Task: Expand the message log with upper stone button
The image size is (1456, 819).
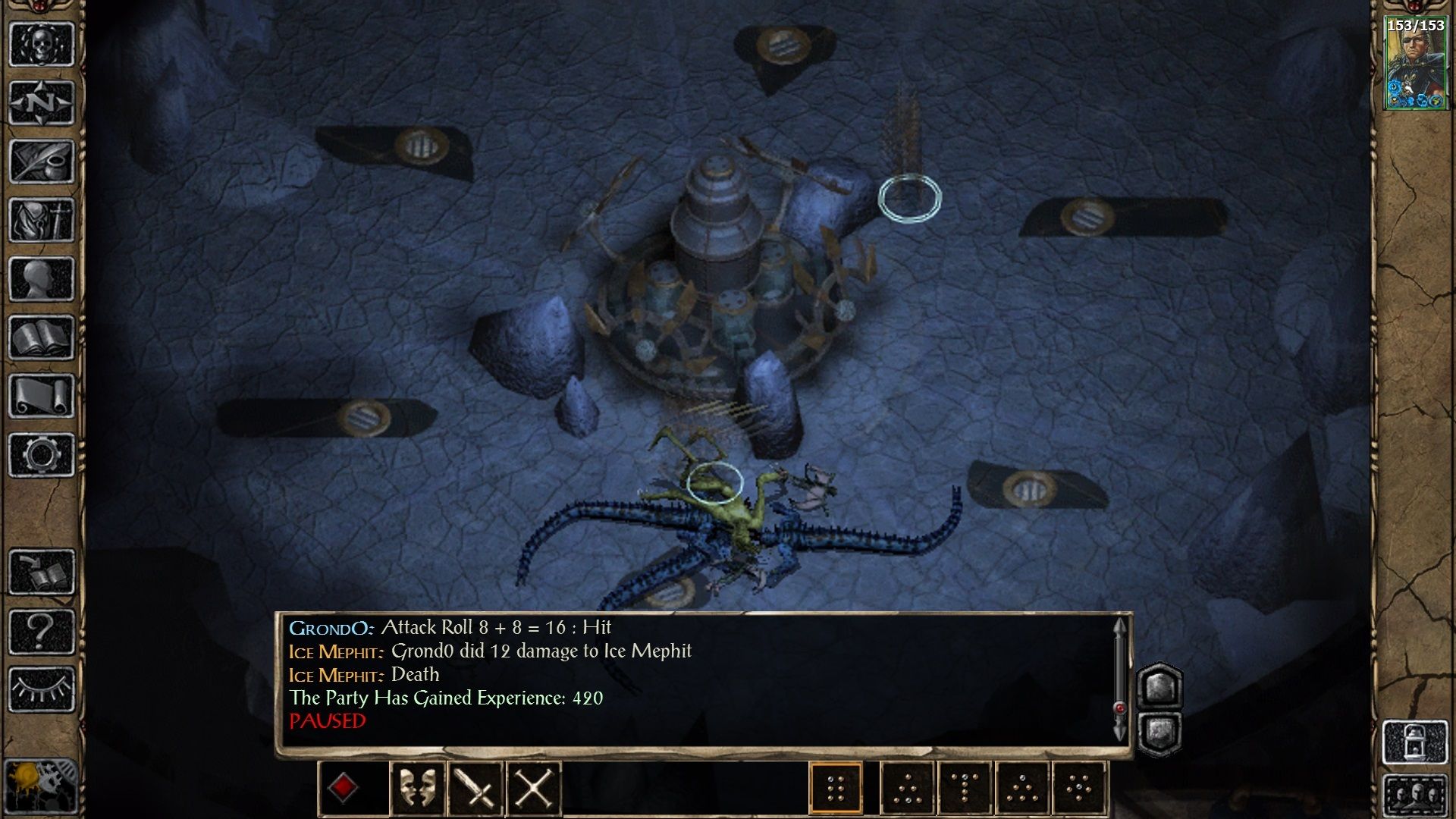Action: coord(1159,689)
